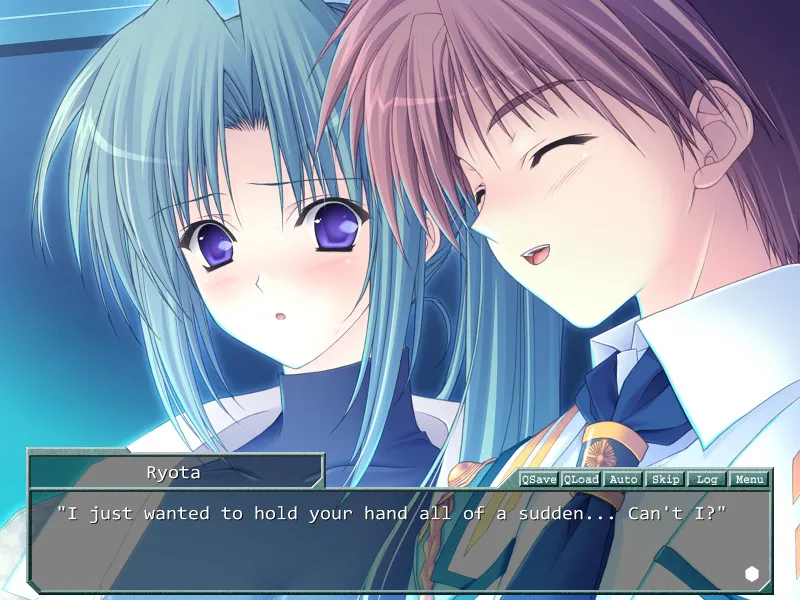Activate the Skip button
The width and height of the screenshot is (800, 600).
tap(665, 479)
